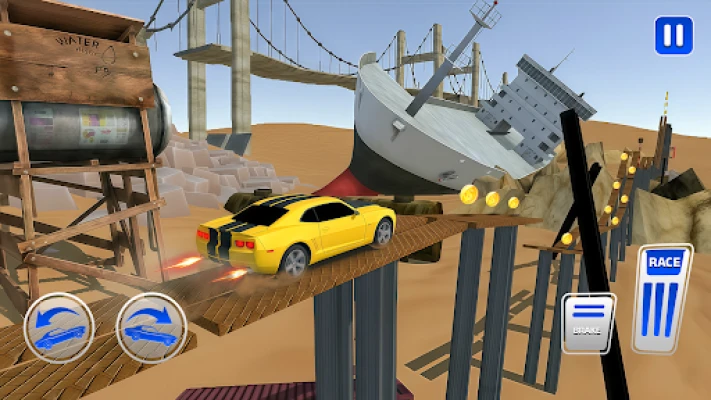Pause the game with the blue button
The width and height of the screenshot is (711, 400).
[x=673, y=36]
